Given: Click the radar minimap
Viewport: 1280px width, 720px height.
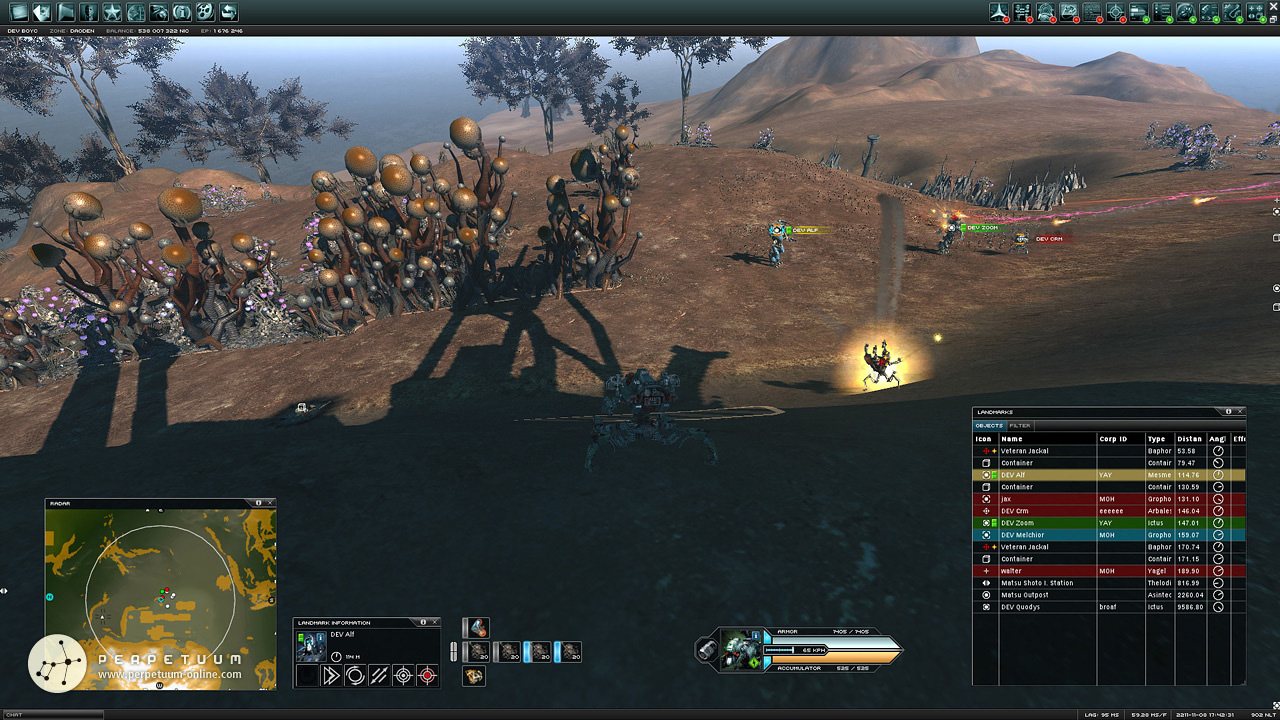Looking at the screenshot, I should (x=160, y=598).
